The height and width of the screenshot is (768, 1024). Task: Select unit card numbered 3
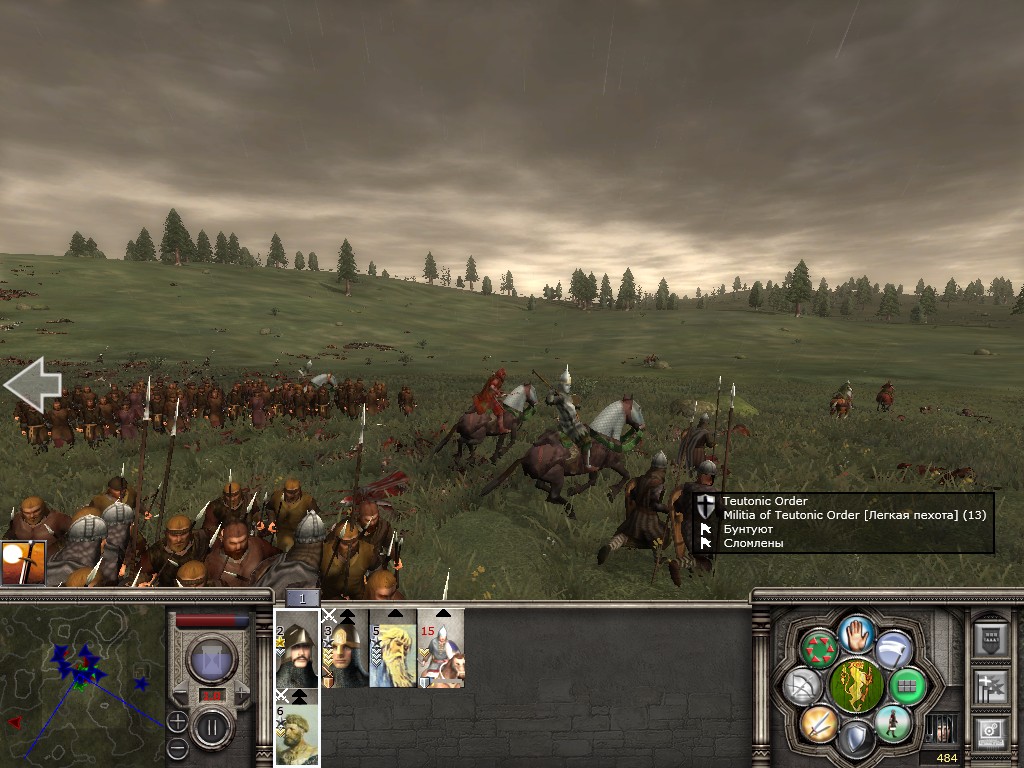pyautogui.click(x=345, y=648)
